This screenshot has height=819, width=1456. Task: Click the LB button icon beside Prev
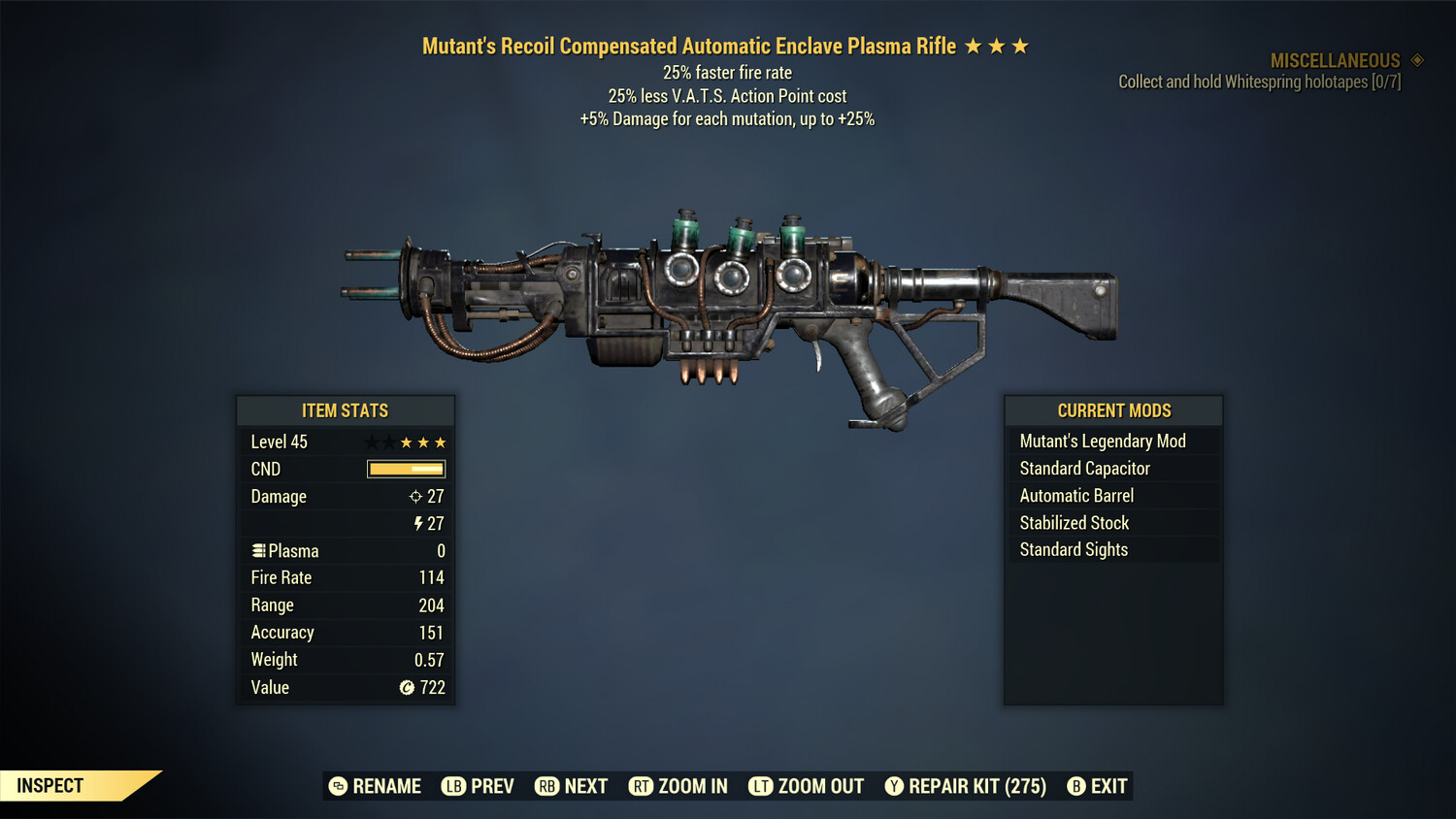pyautogui.click(x=452, y=786)
